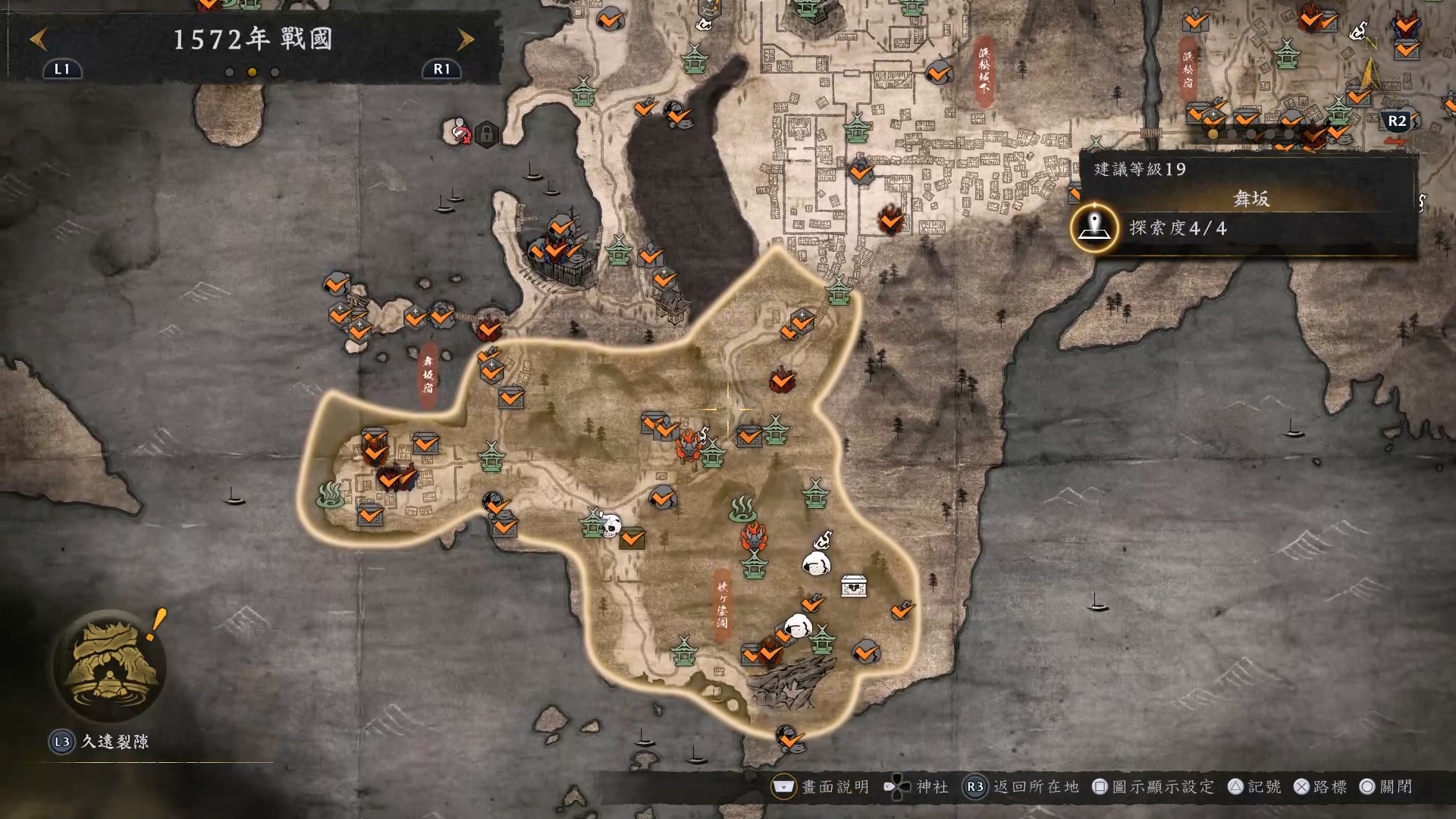Select the white kodama marker above the white chest
This screenshot has width=1456, height=819.
(x=817, y=561)
